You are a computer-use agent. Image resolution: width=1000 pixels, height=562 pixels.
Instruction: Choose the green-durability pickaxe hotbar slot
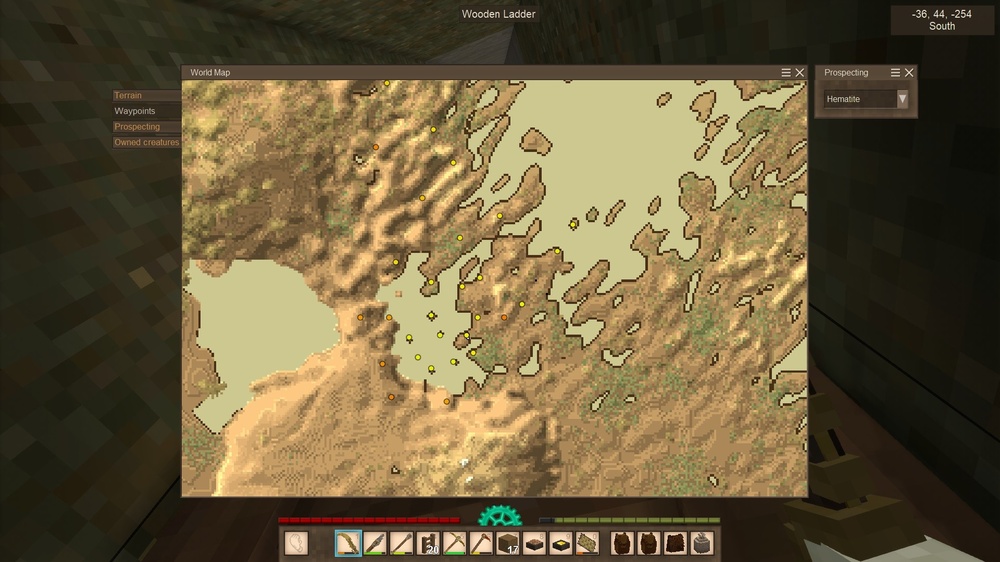pyautogui.click(x=456, y=543)
